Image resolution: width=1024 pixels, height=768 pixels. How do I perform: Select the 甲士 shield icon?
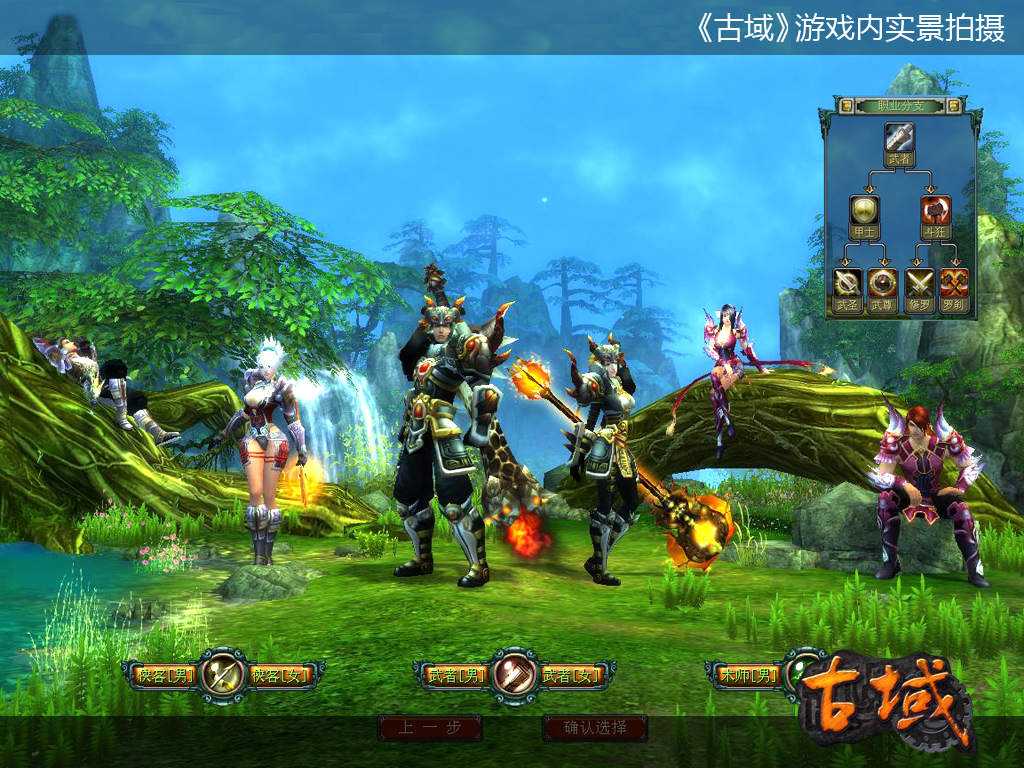(864, 210)
